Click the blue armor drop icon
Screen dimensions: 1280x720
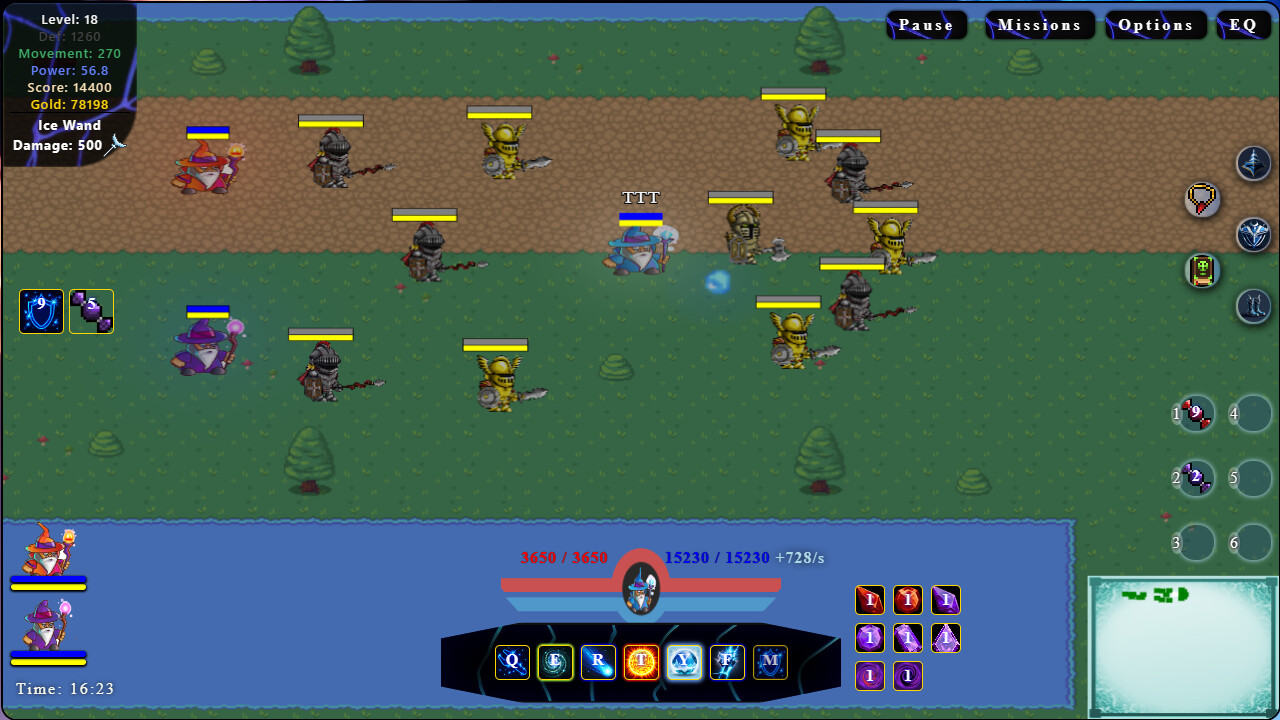coord(1252,235)
